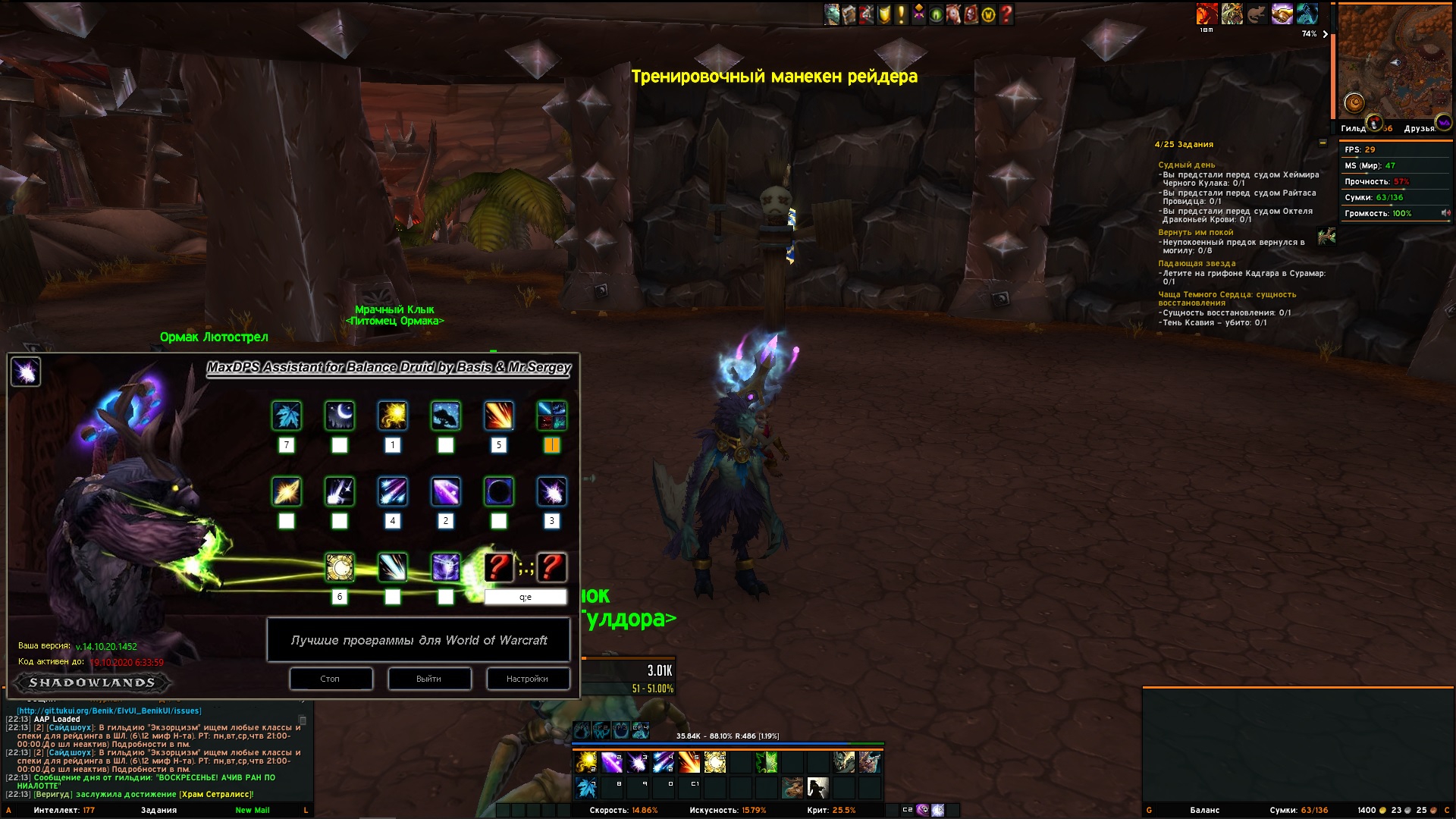Open the minimap

coord(1394,62)
